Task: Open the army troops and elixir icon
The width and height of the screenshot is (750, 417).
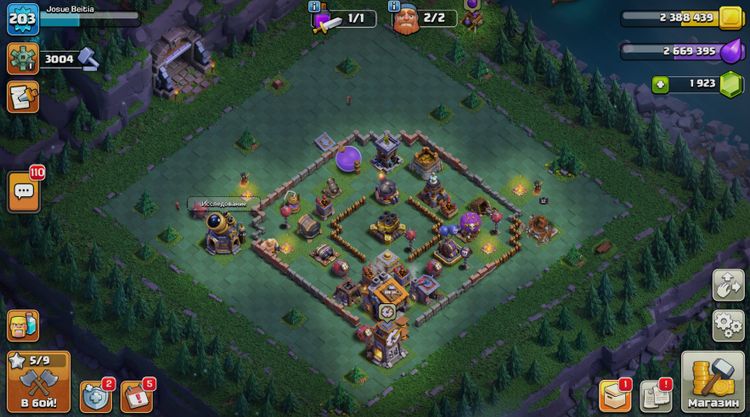Action: [x=22, y=325]
